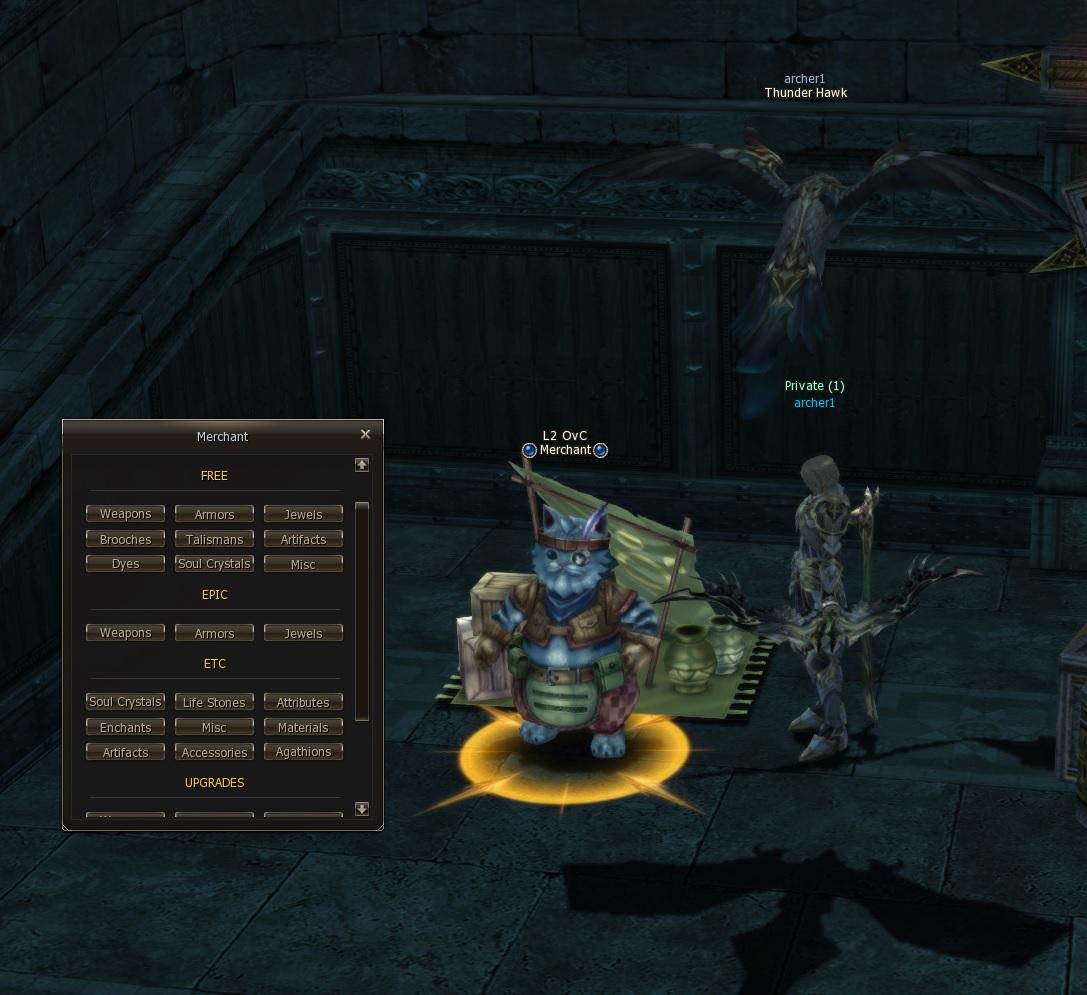Choose Armors under the EPIC heading

click(214, 633)
